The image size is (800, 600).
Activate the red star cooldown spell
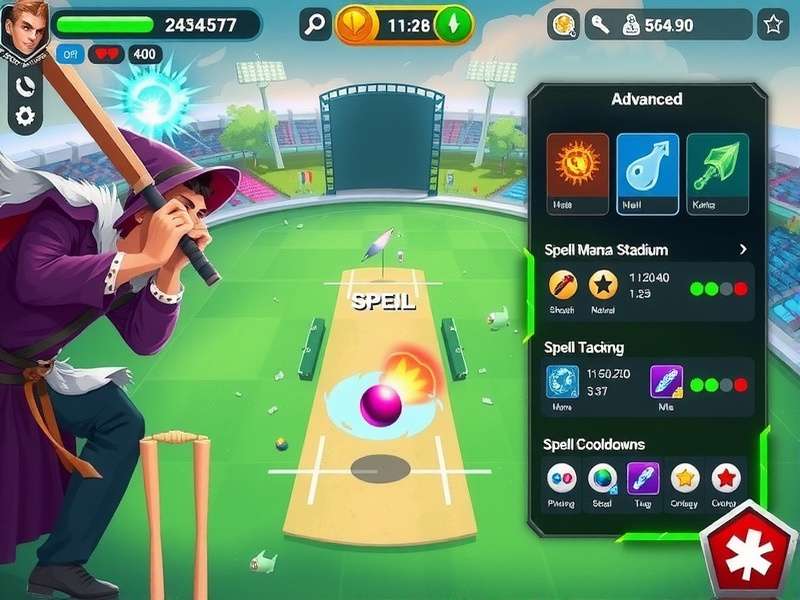click(x=725, y=478)
